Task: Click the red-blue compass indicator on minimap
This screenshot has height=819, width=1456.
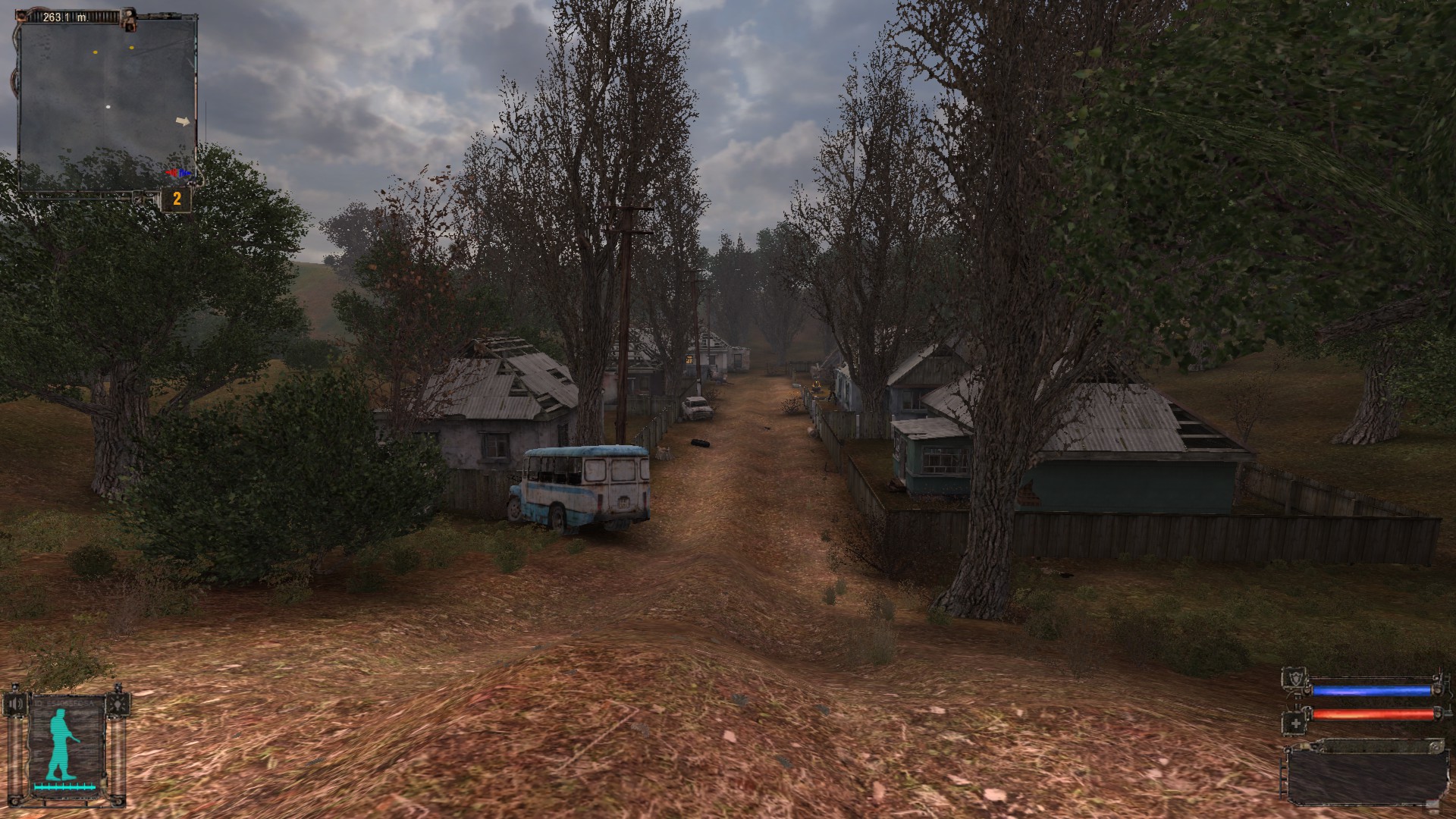Action: click(x=180, y=174)
